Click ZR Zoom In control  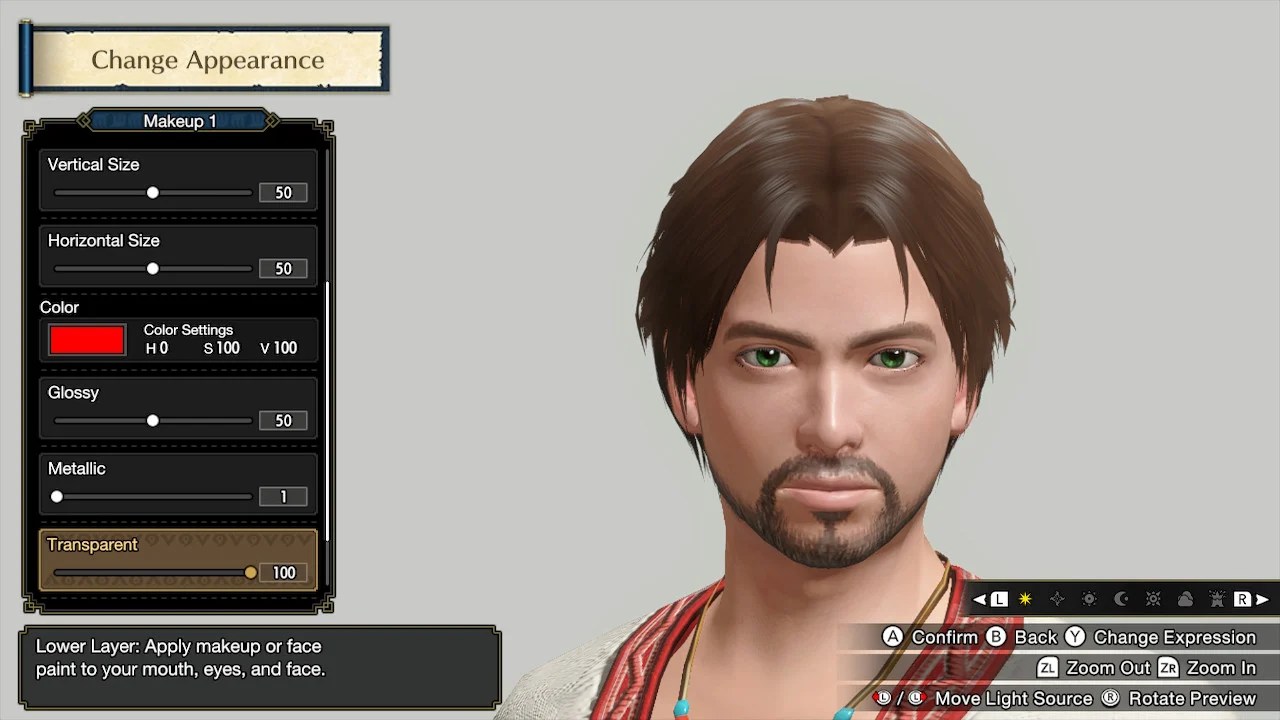point(1213,667)
